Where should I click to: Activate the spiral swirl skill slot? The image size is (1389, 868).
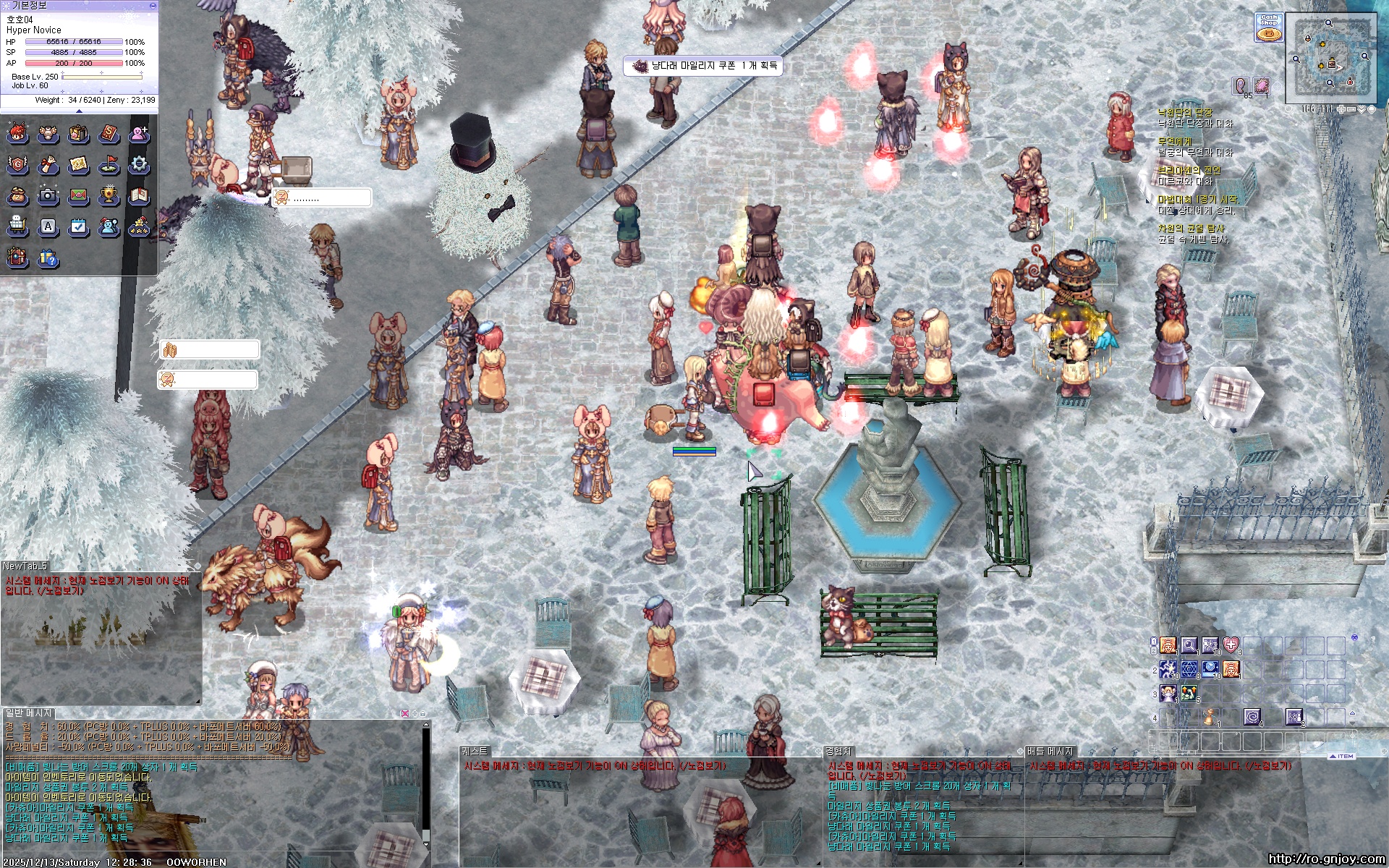1252,716
